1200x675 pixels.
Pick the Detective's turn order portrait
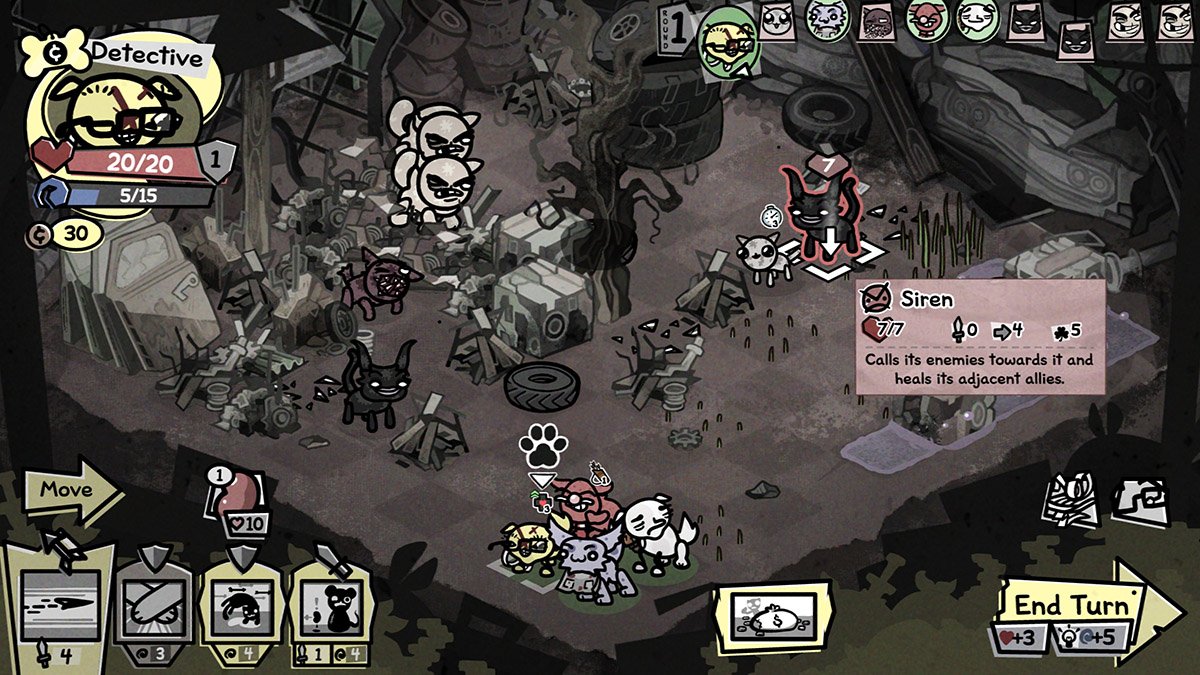coord(728,36)
